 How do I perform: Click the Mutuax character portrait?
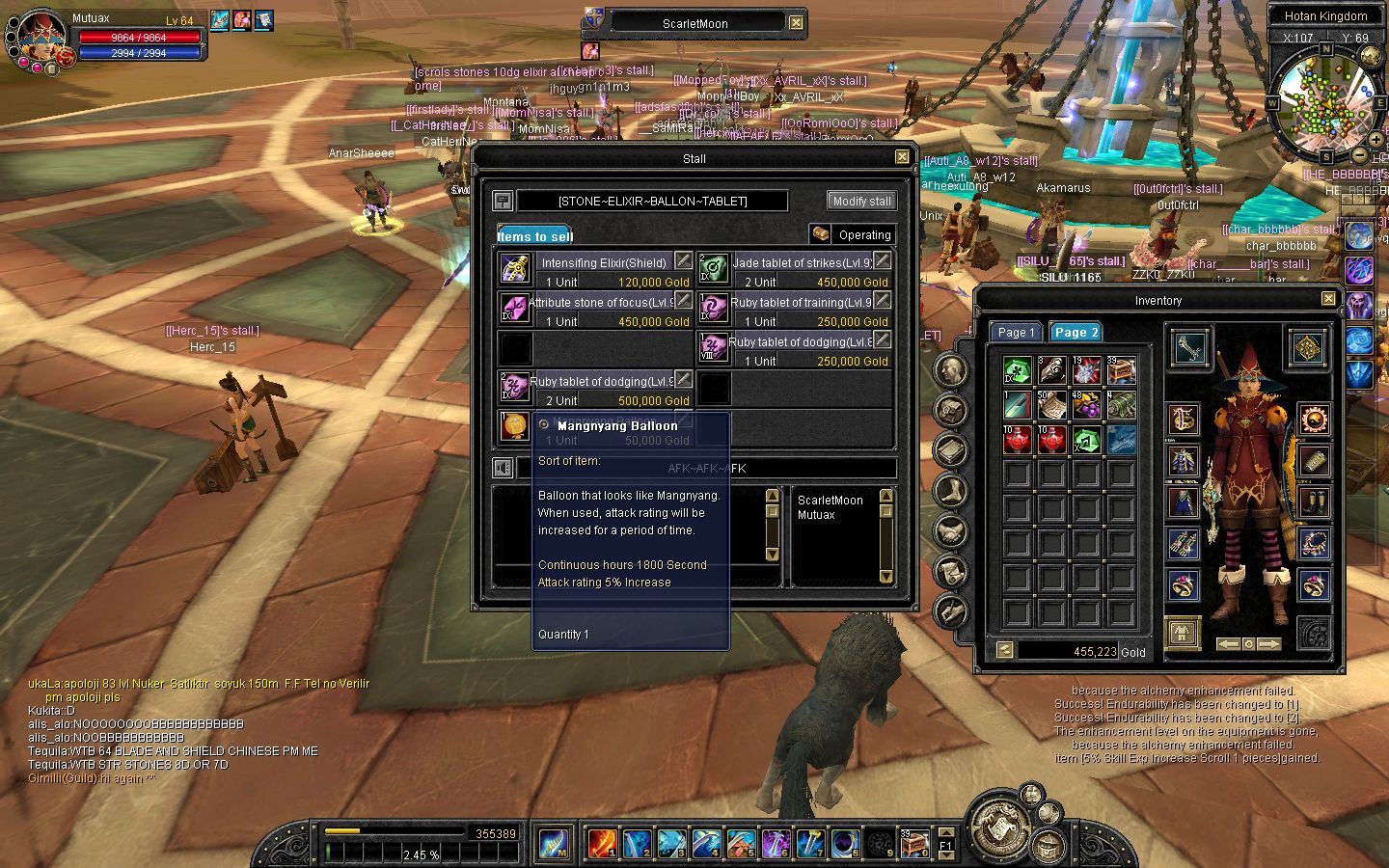(x=41, y=39)
